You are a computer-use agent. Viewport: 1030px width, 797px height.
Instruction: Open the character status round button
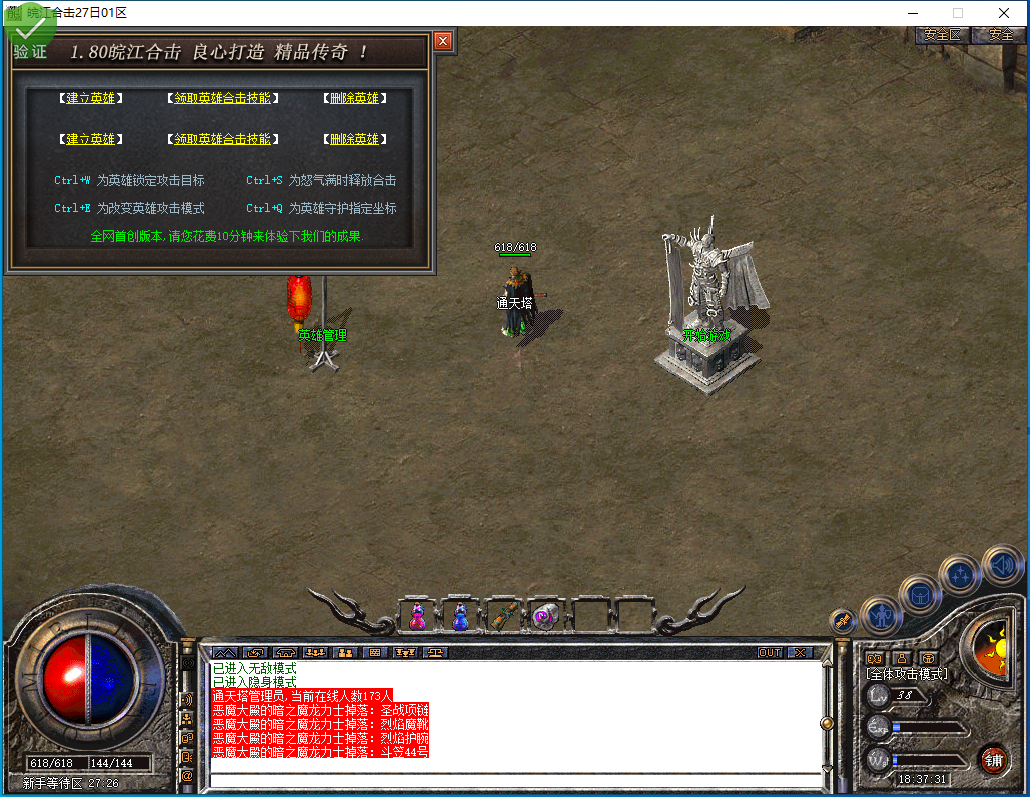click(881, 616)
